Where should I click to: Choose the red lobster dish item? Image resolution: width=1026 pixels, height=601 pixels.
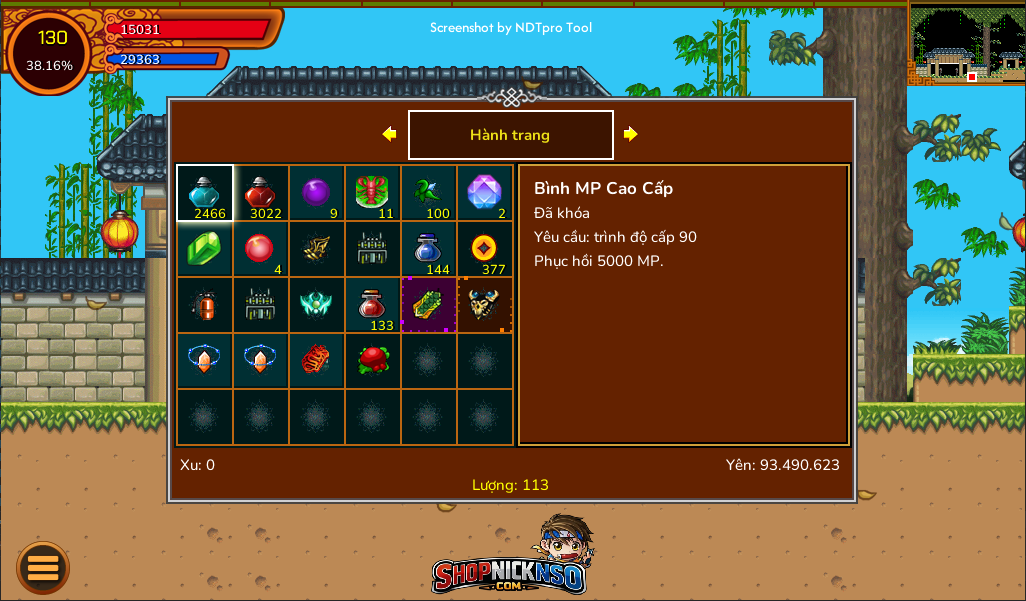click(373, 193)
